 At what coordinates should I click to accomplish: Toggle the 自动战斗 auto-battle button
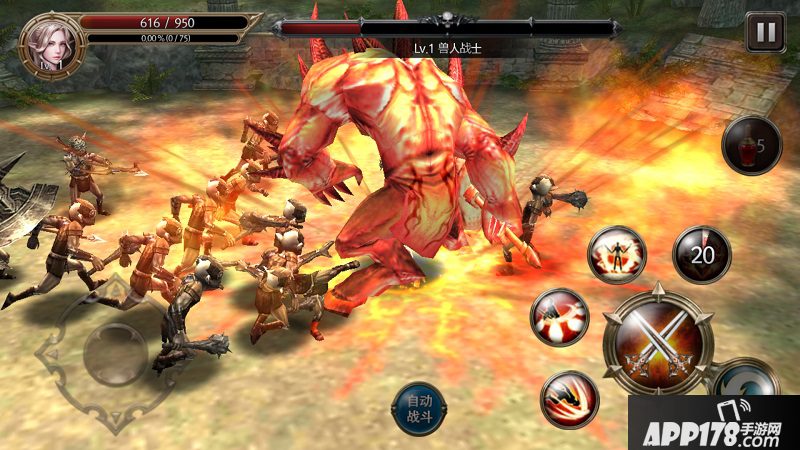(x=418, y=408)
